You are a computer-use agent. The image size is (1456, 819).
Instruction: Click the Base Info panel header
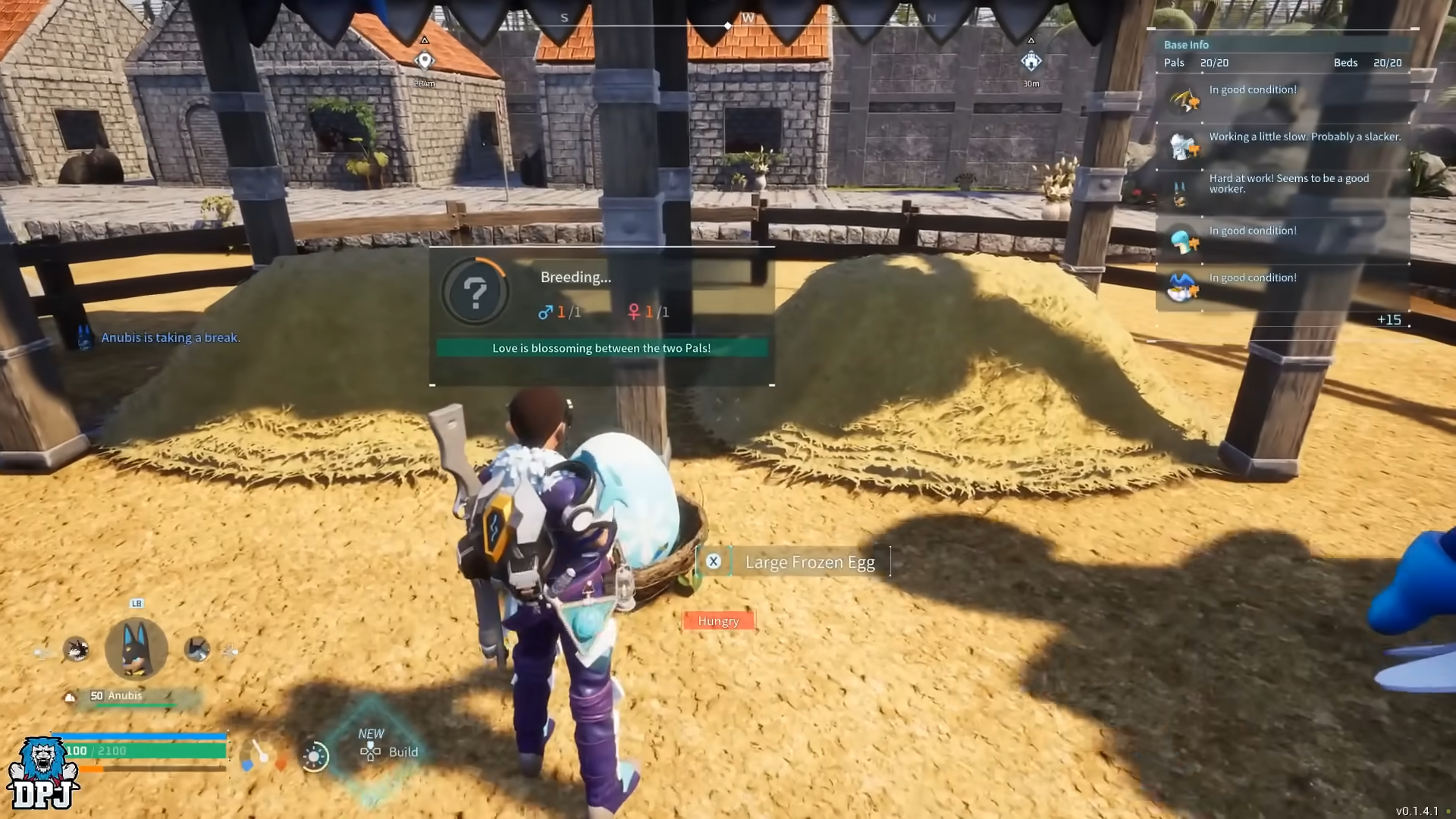(1187, 45)
